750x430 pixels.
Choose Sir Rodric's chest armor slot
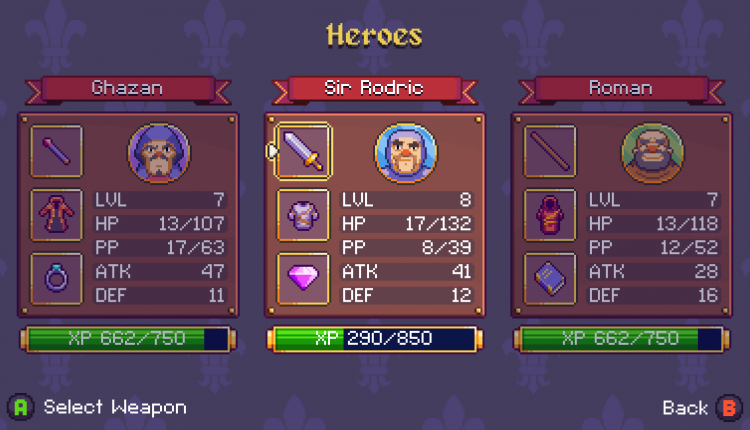tap(303, 215)
